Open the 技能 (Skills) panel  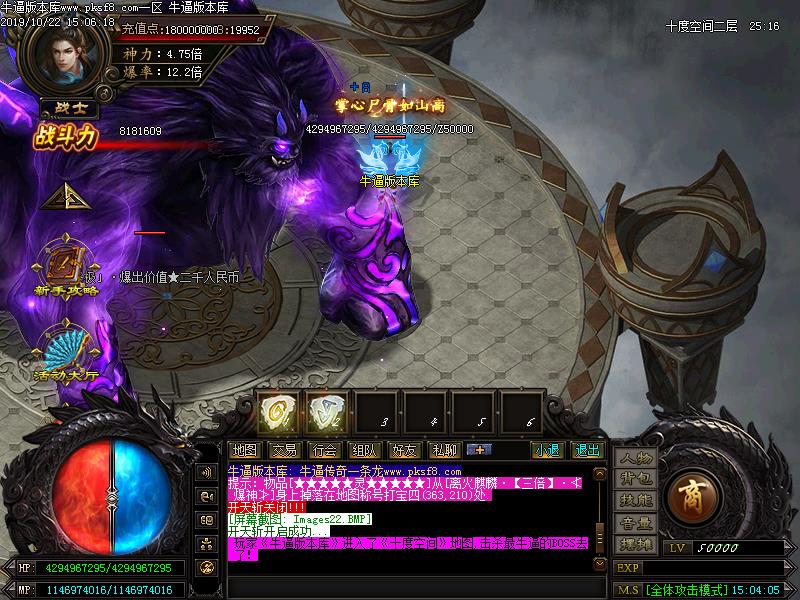tap(635, 500)
